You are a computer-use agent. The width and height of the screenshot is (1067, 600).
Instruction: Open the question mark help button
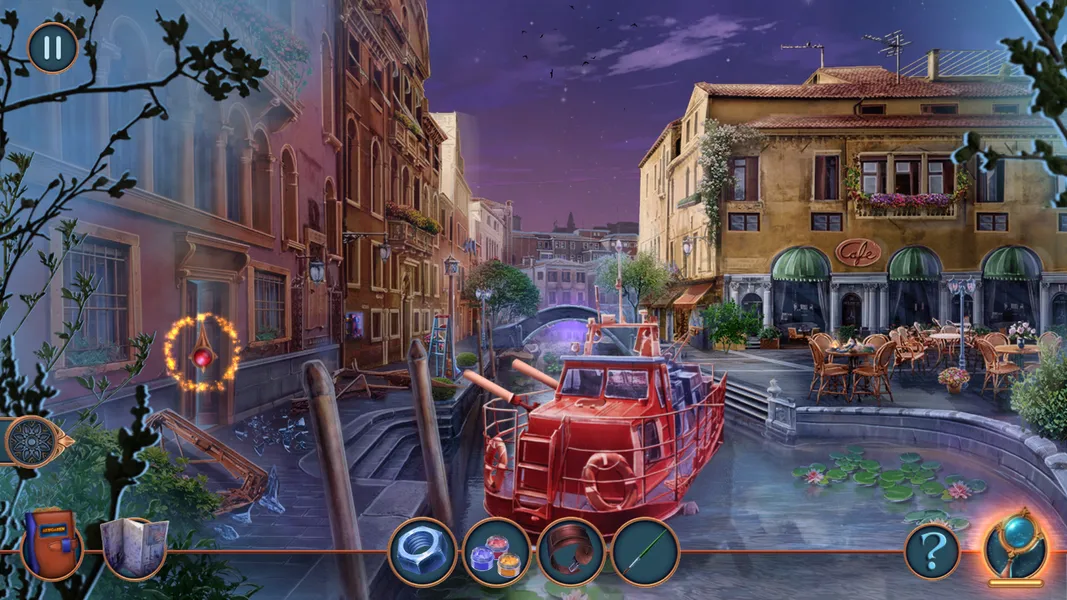pos(931,551)
